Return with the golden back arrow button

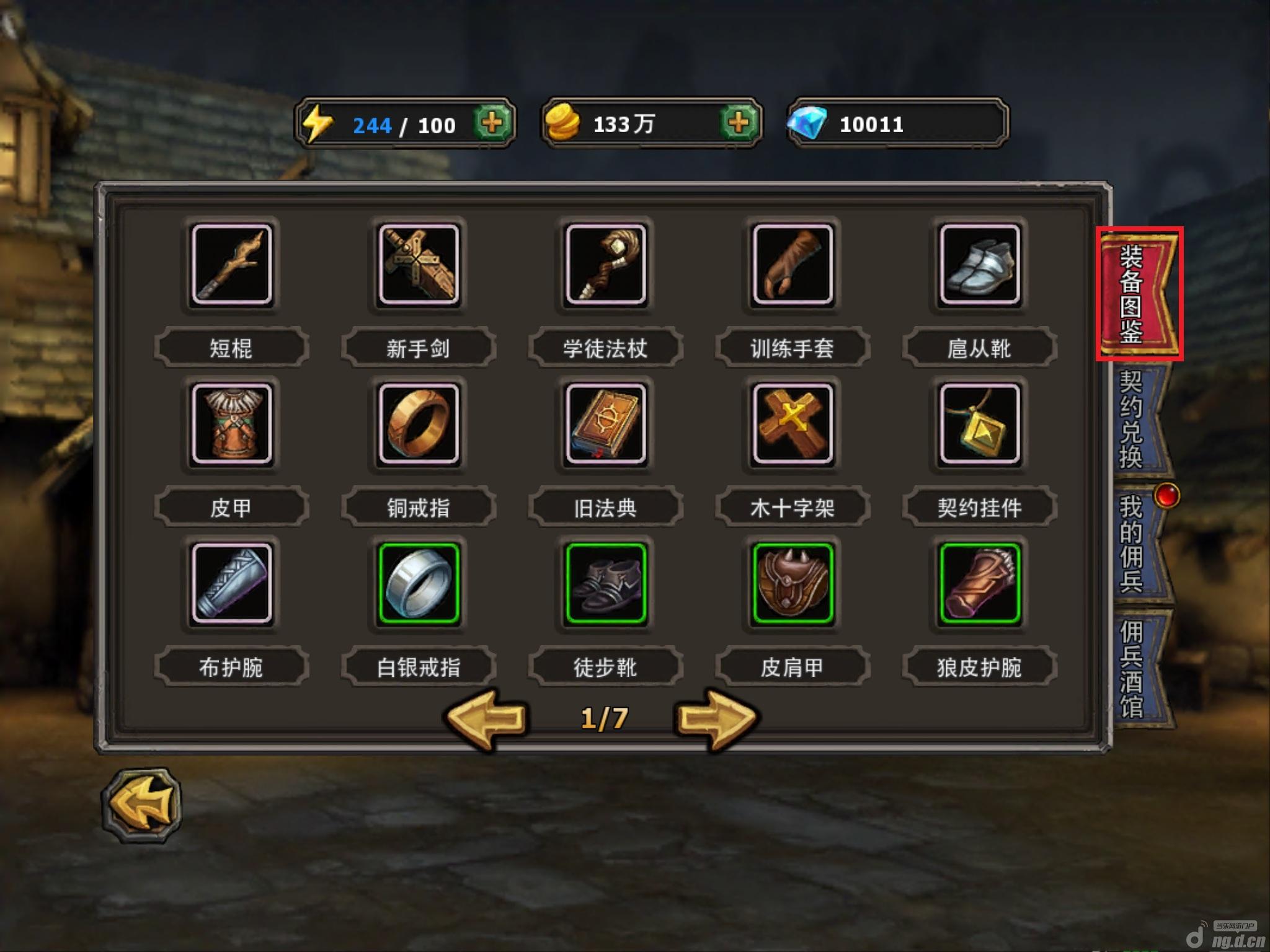(x=142, y=804)
